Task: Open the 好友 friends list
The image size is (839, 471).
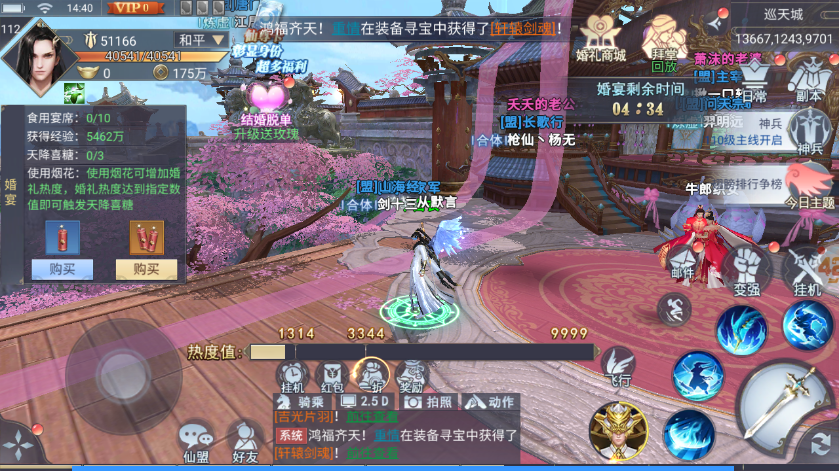Action: coord(245,440)
